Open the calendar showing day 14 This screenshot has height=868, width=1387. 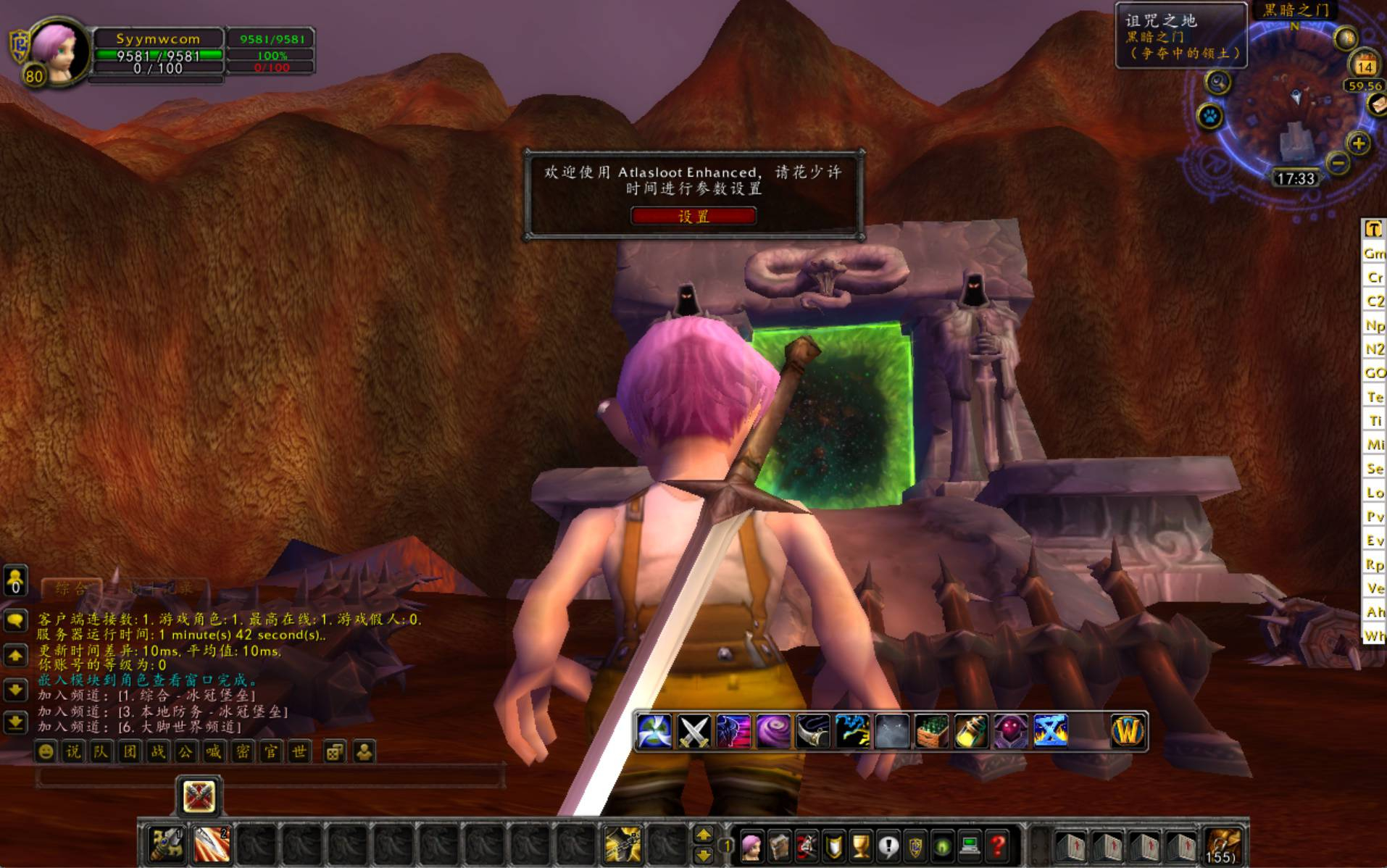click(1365, 65)
